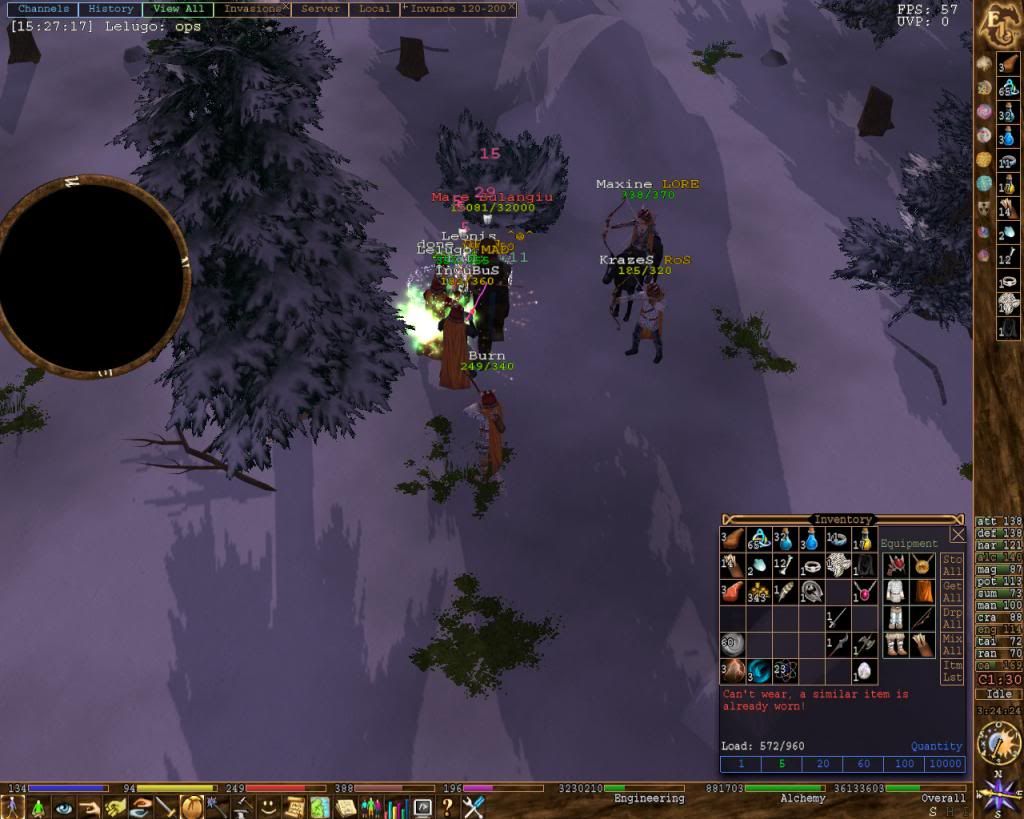This screenshot has height=819, width=1024.
Task: Switch to the Local chat tab
Action: tap(374, 9)
